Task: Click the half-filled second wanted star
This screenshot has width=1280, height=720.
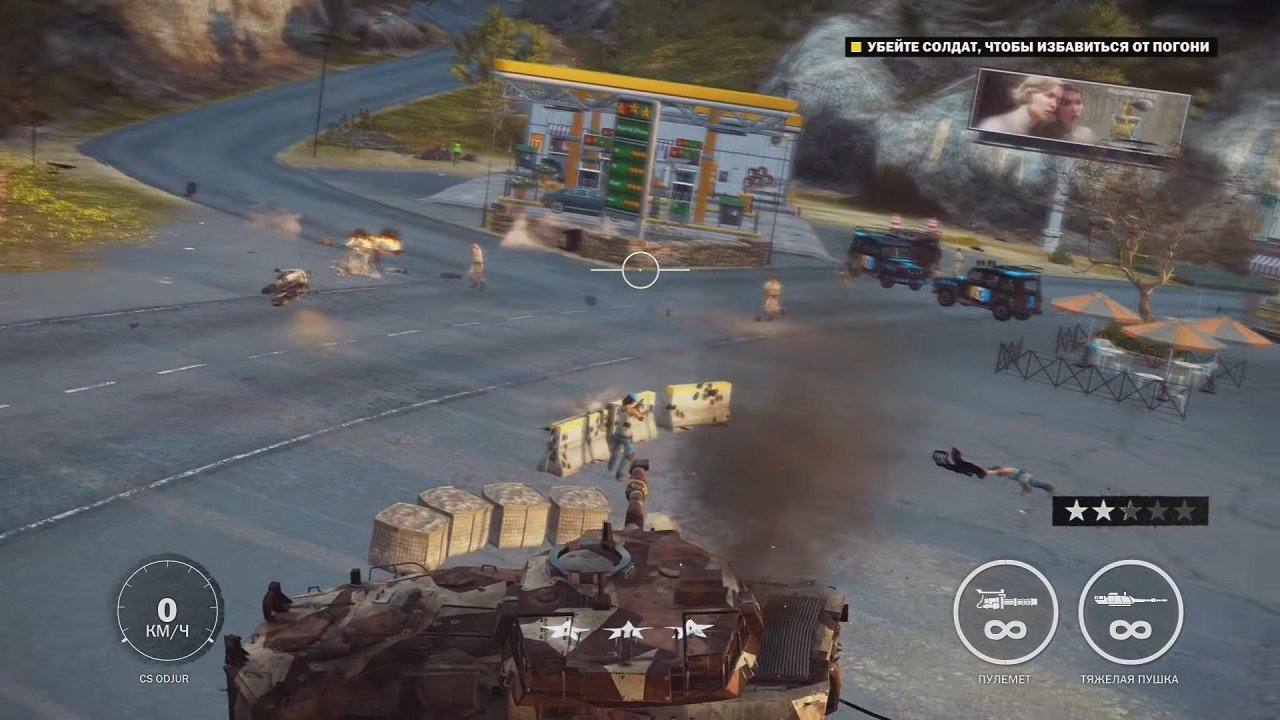Action: 1104,512
